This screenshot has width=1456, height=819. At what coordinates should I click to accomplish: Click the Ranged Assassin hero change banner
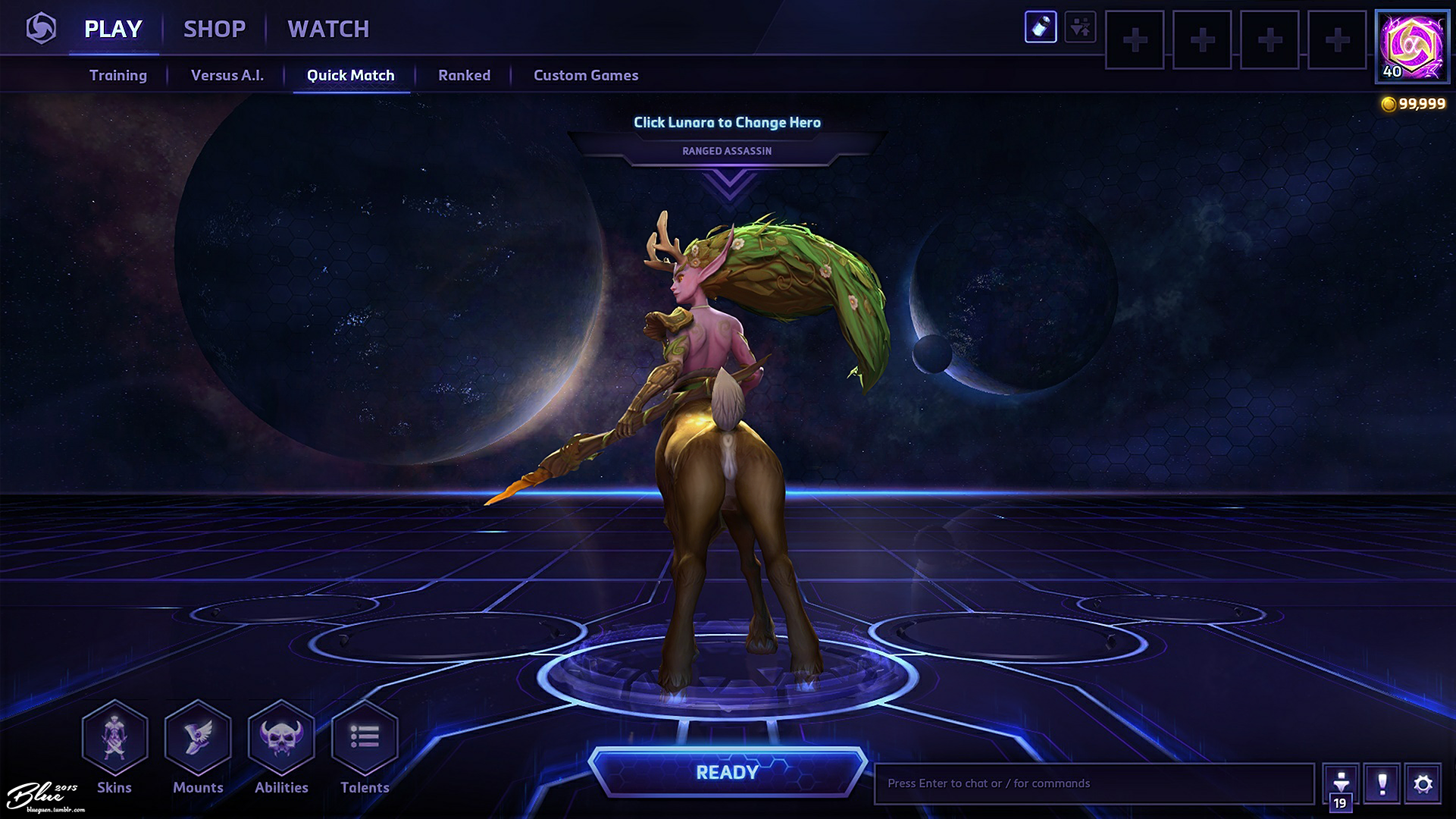click(727, 150)
